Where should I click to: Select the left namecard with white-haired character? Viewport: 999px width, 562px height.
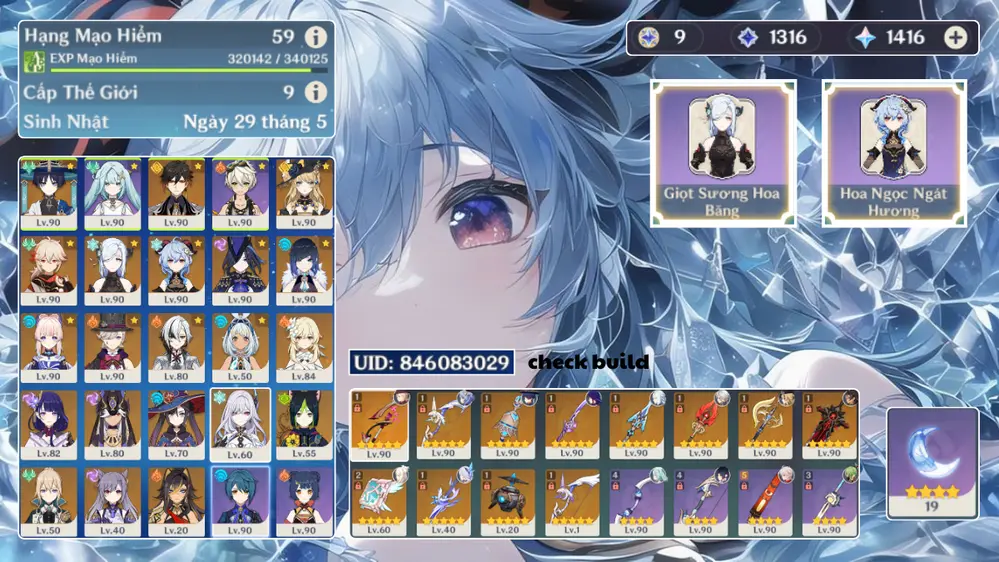[724, 153]
